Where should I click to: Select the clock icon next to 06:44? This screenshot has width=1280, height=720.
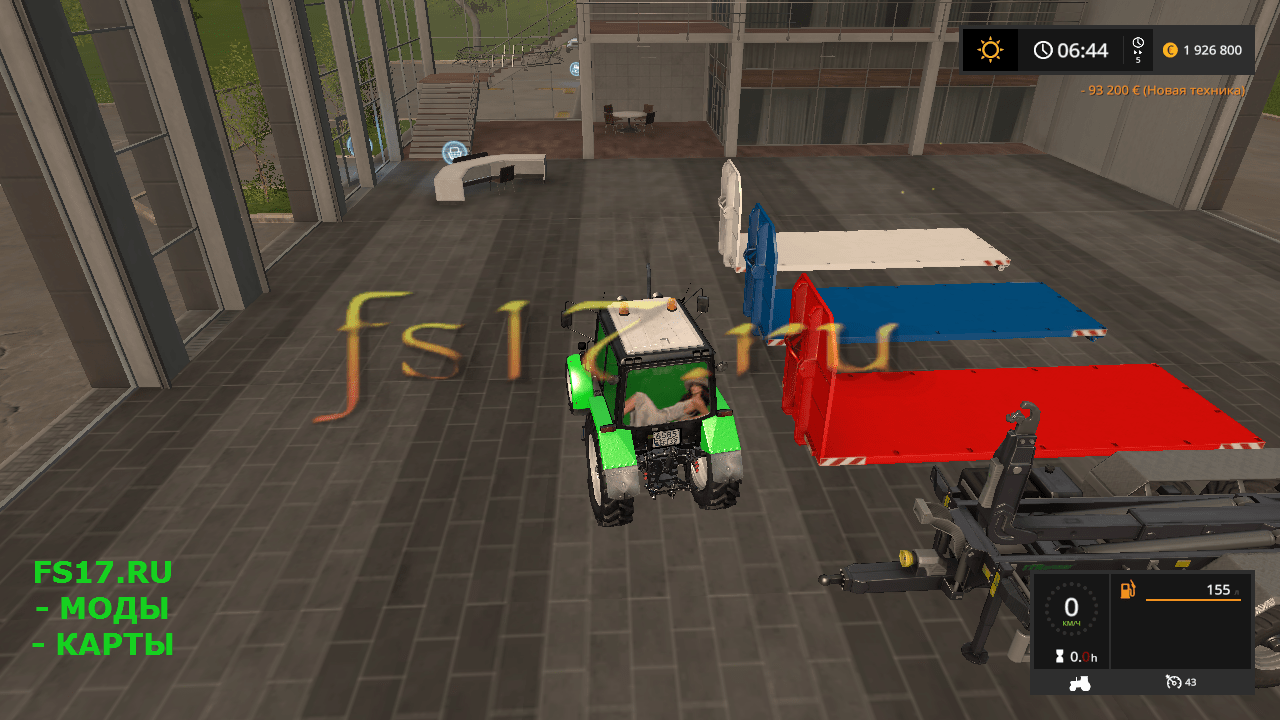pos(1043,49)
